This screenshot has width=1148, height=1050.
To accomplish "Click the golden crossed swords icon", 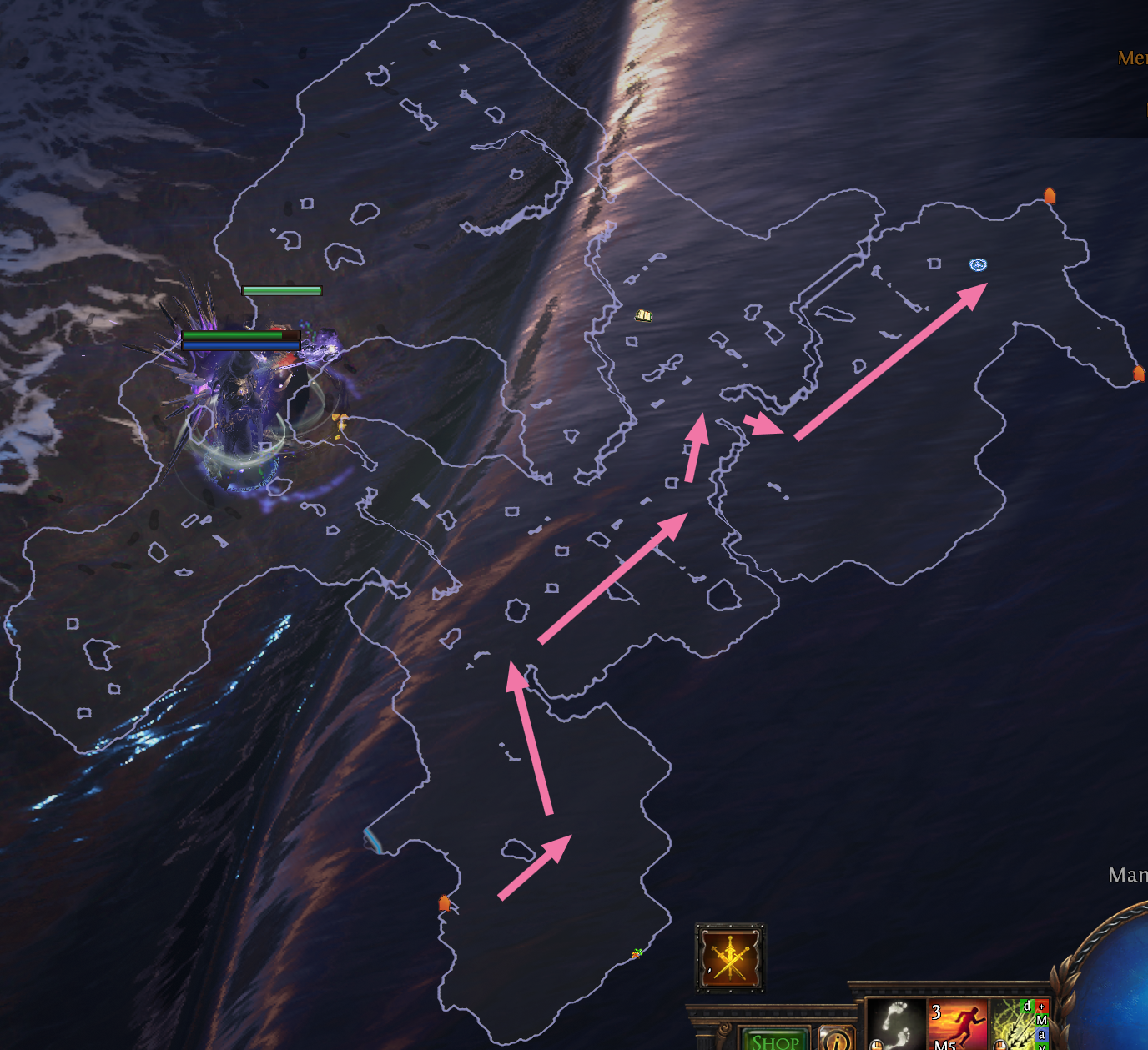I will click(730, 956).
